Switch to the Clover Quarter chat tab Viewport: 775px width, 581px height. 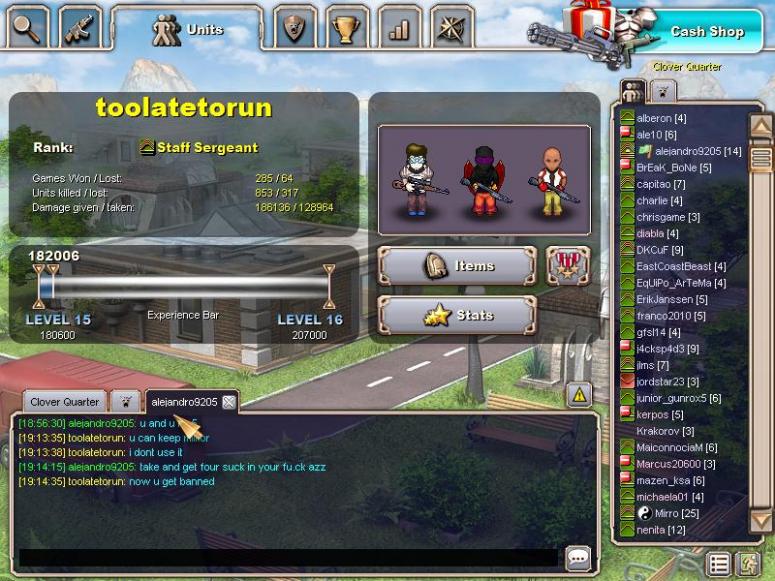click(x=67, y=402)
